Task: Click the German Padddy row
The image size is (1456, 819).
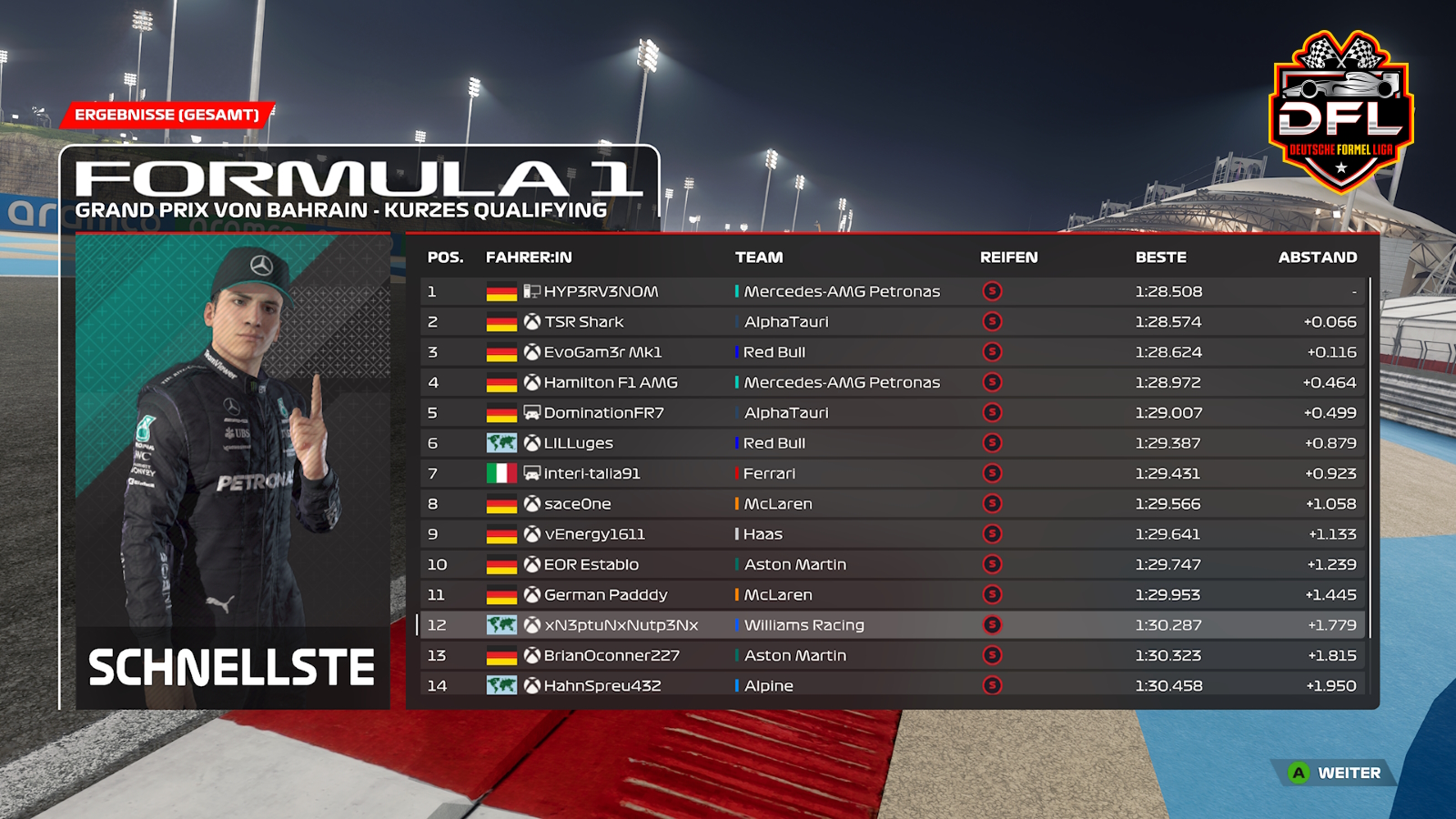Action: point(605,595)
